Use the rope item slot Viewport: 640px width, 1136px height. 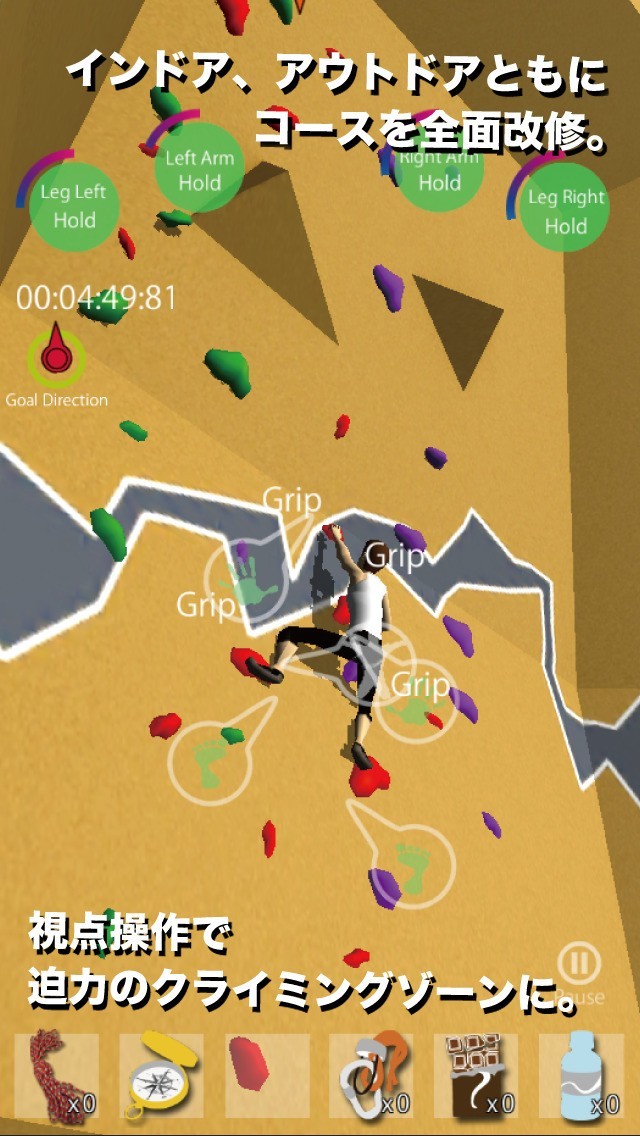point(57,1075)
